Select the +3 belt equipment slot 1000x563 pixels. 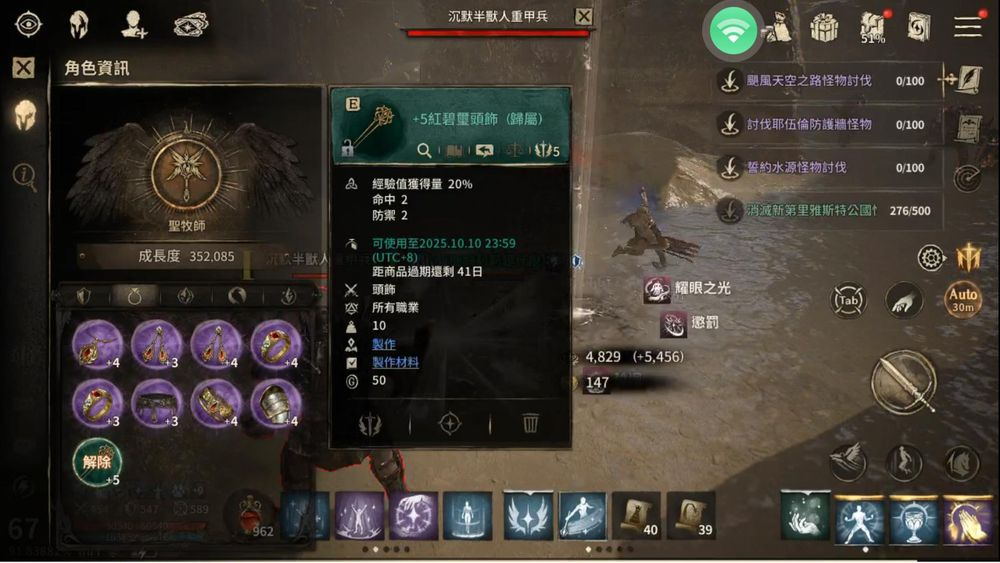tap(156, 402)
